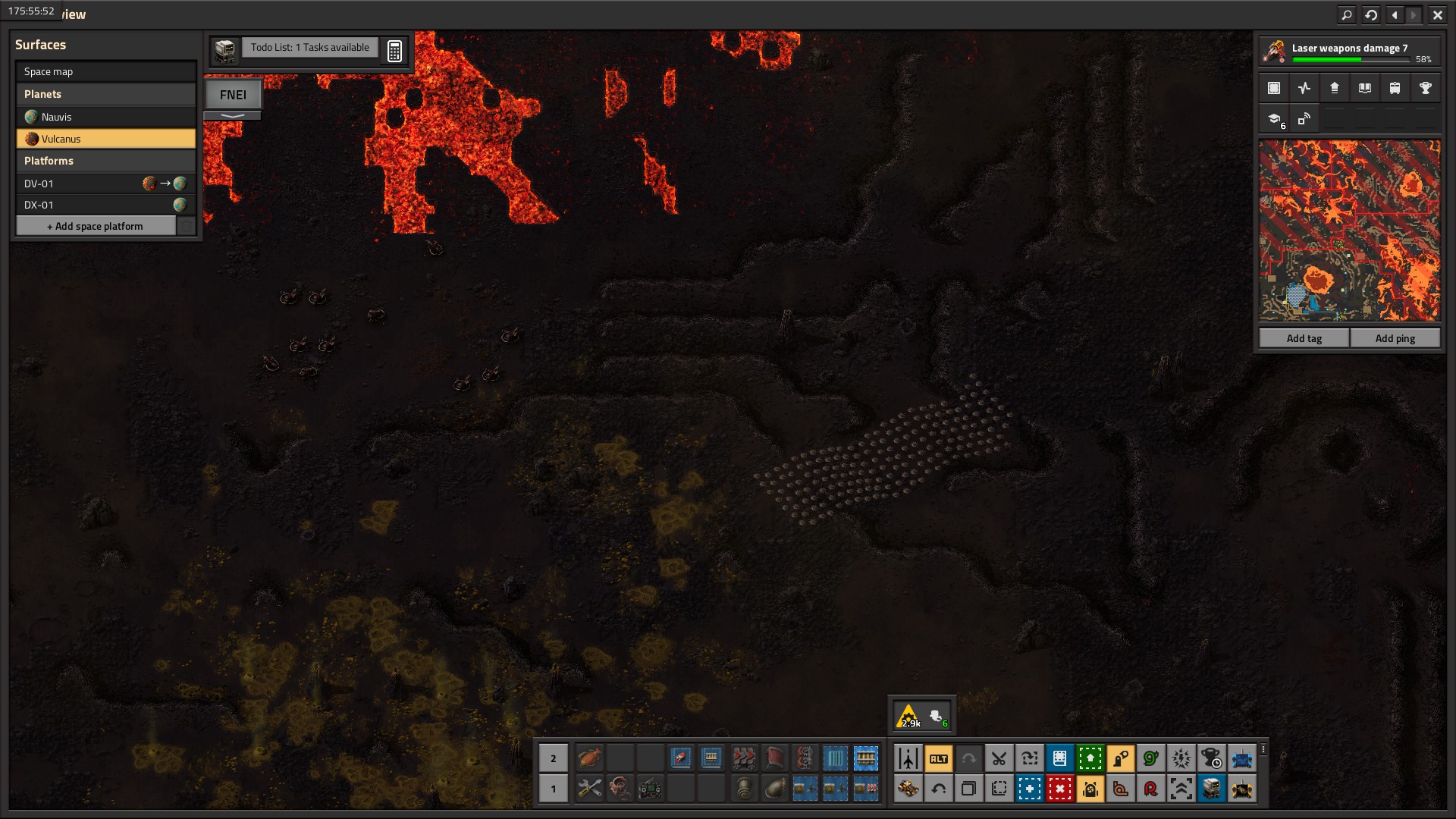Screen dimensions: 1456x819
Task: Open the trains overview icon
Action: (1395, 88)
